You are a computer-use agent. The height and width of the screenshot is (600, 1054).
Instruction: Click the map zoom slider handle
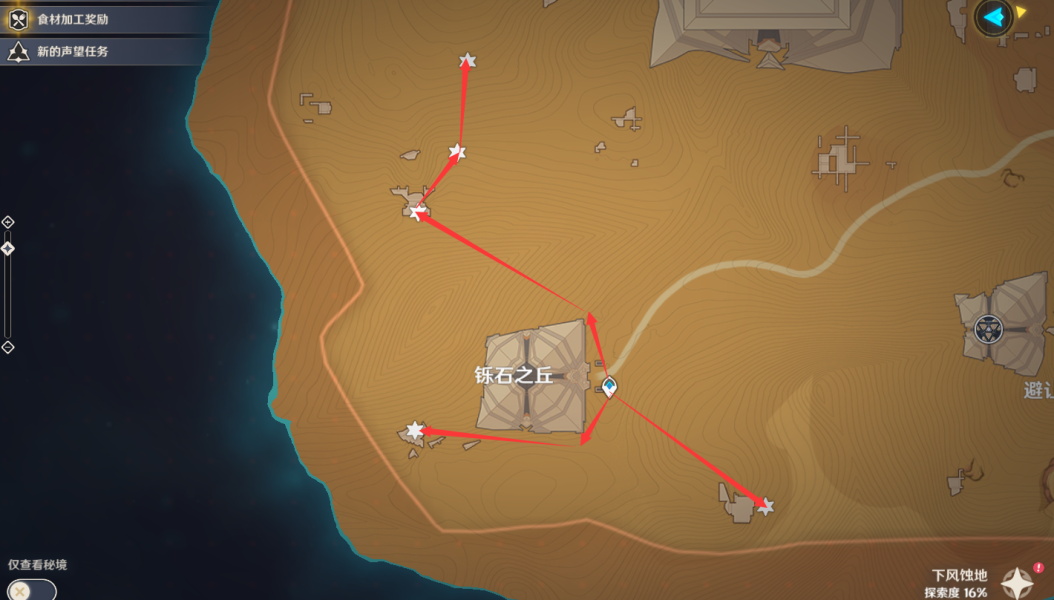(8, 248)
